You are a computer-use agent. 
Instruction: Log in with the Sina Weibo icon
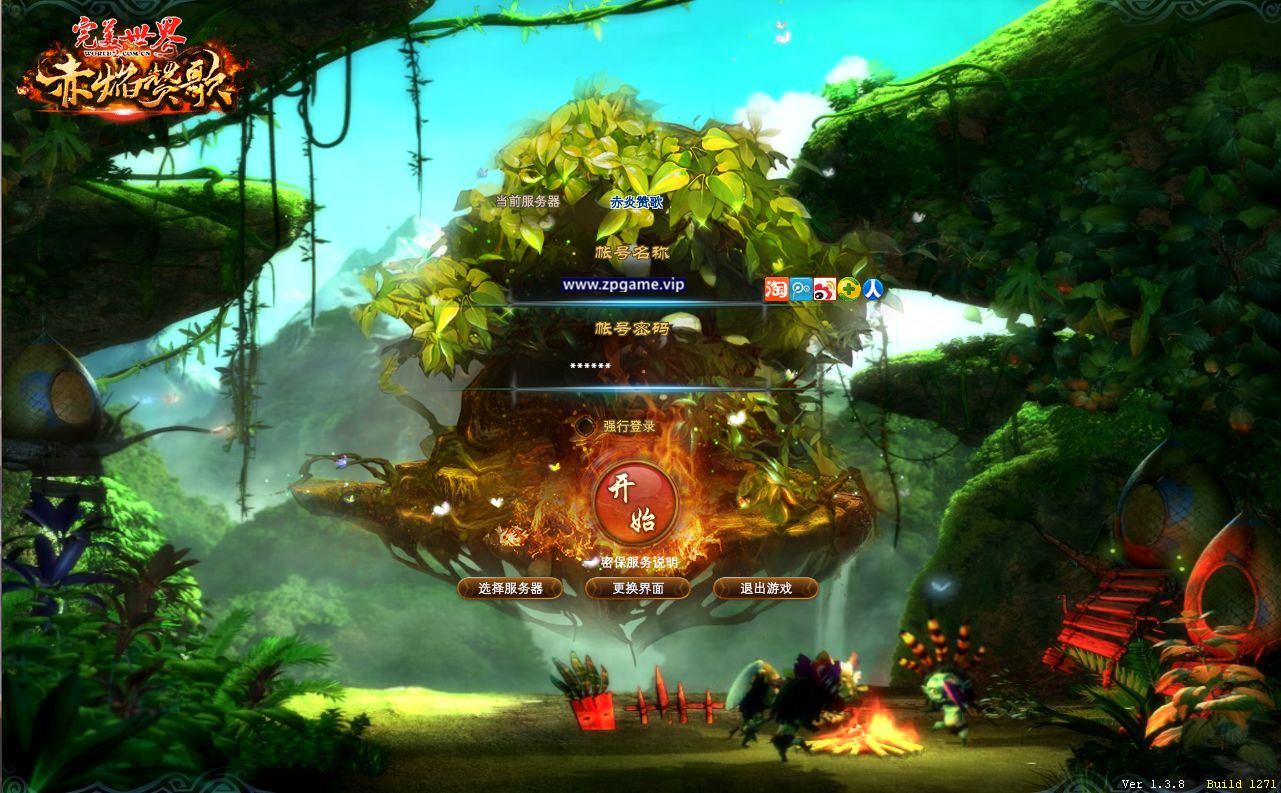(825, 289)
